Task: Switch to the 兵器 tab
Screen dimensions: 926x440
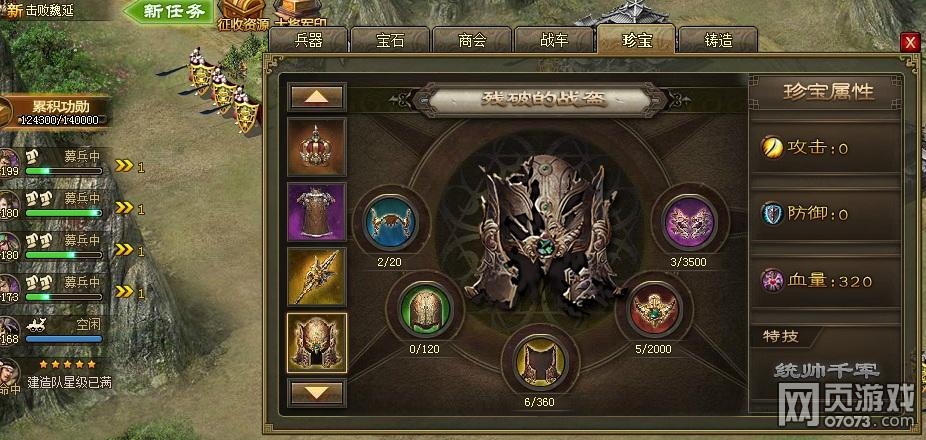Action: point(308,40)
